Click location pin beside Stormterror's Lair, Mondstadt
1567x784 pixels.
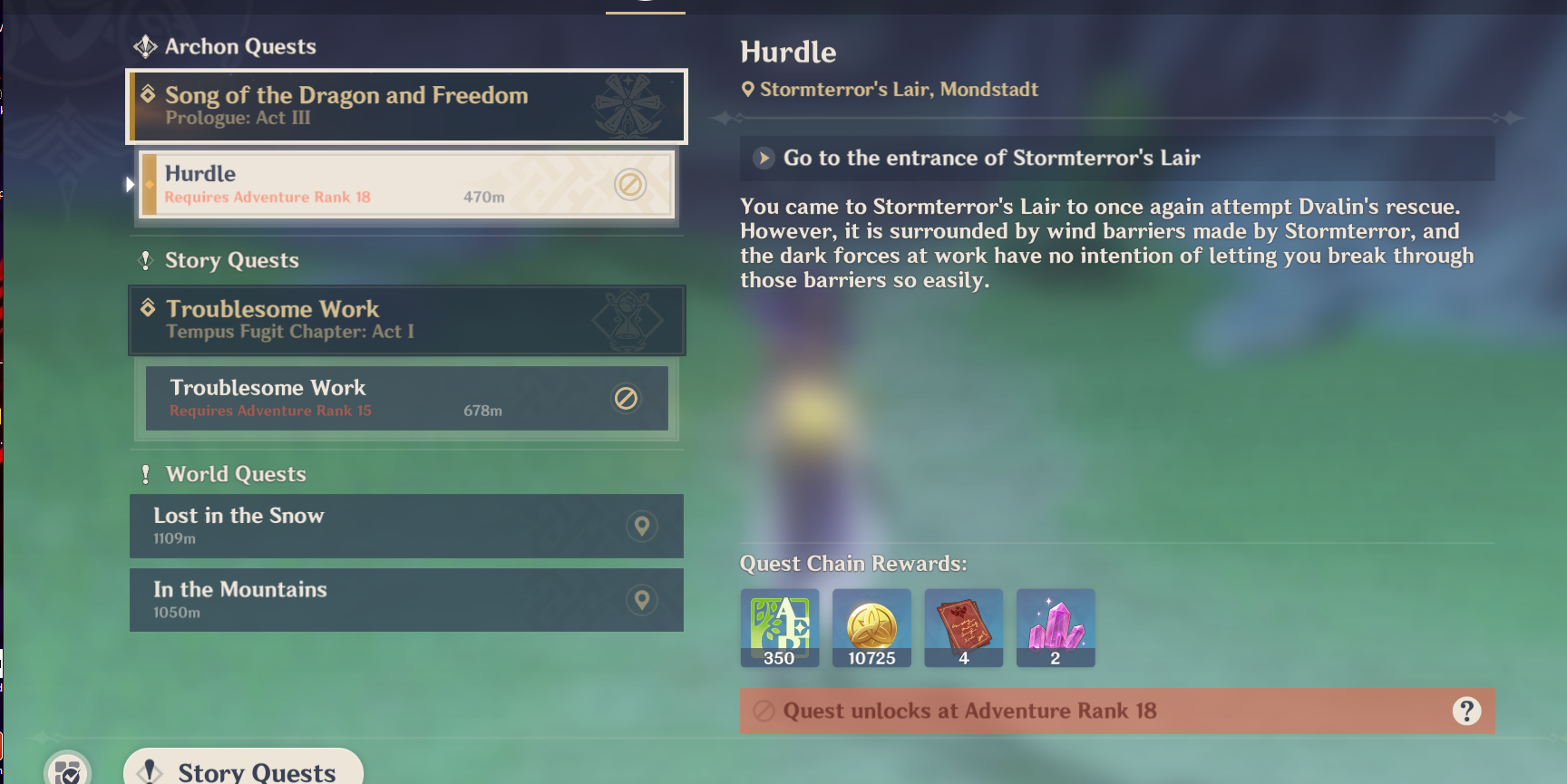[x=747, y=89]
